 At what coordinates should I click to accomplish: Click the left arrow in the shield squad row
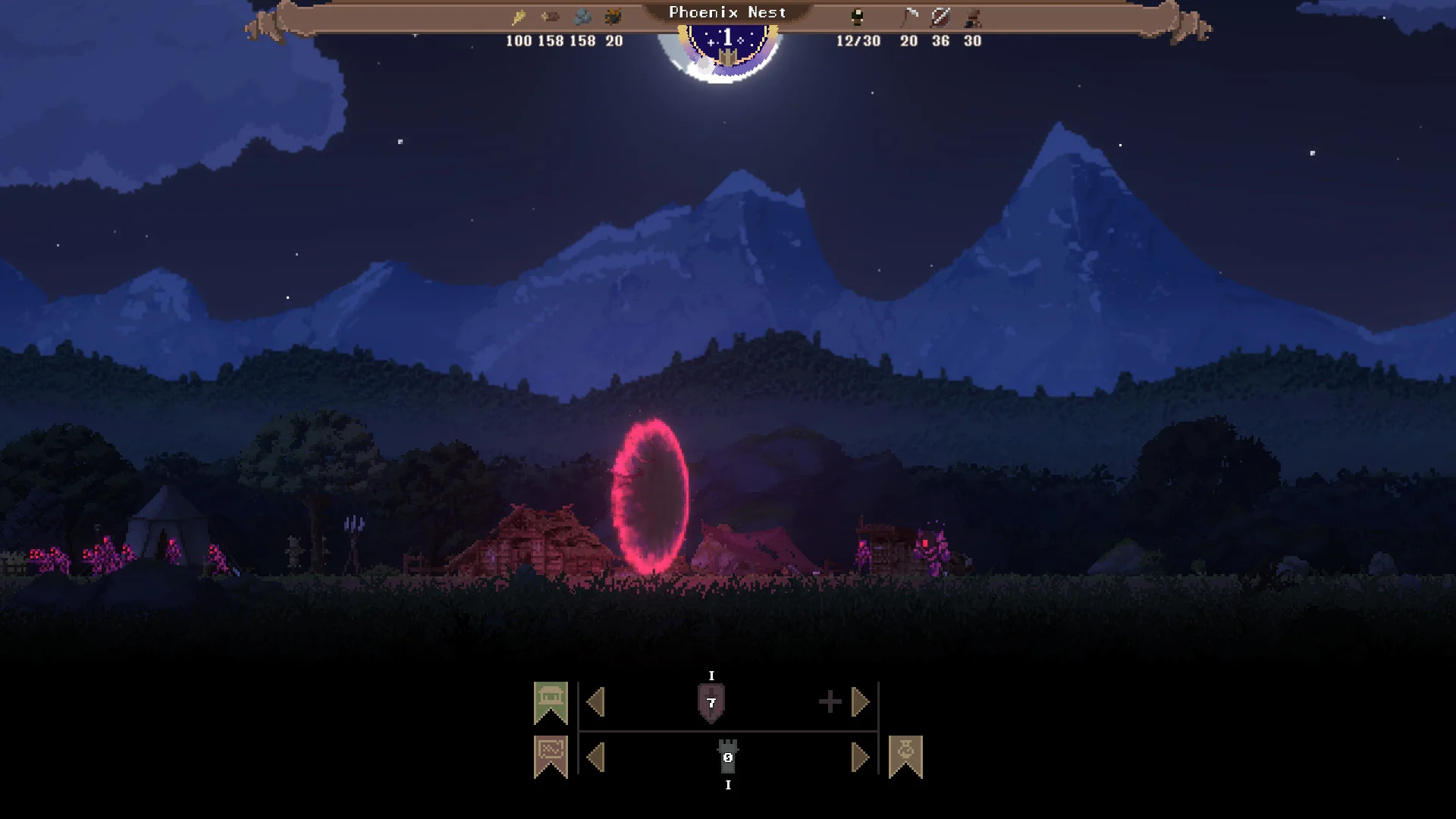[x=596, y=702]
